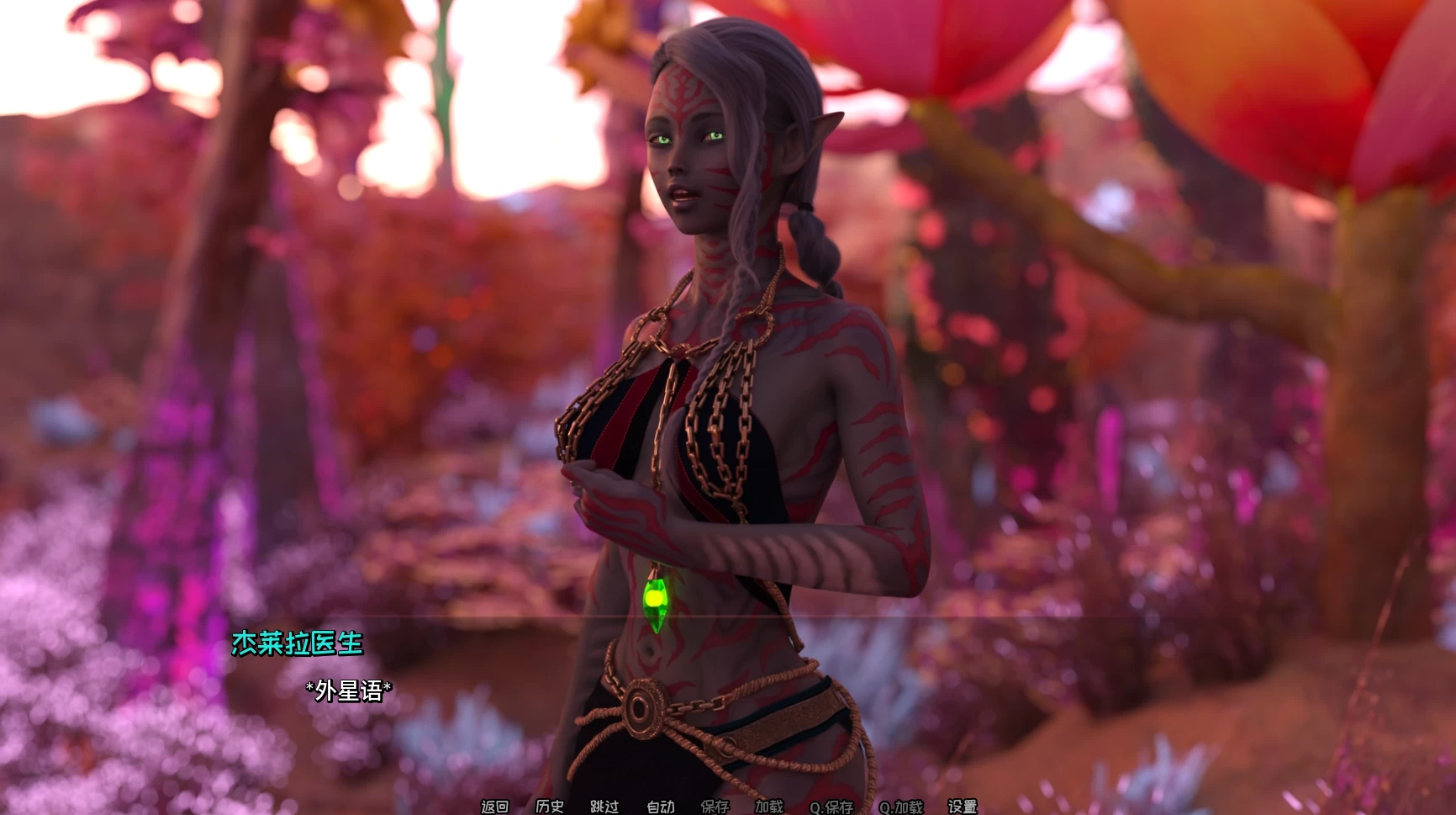This screenshot has height=815, width=1456.
Task: Toggle 自动 (Auto) dialogue advance
Action: (660, 807)
